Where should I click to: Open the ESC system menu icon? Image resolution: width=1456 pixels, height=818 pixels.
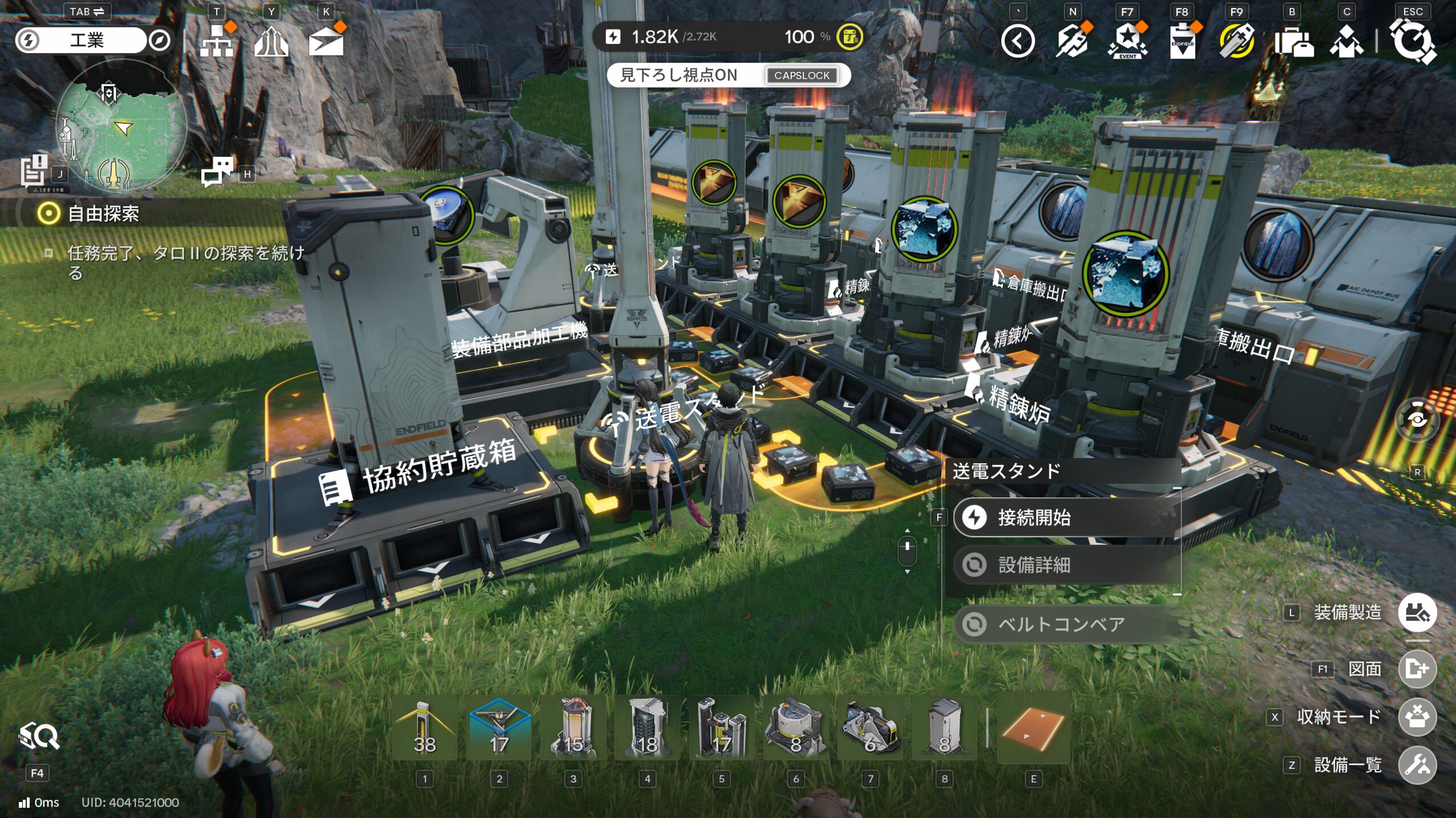[1412, 41]
